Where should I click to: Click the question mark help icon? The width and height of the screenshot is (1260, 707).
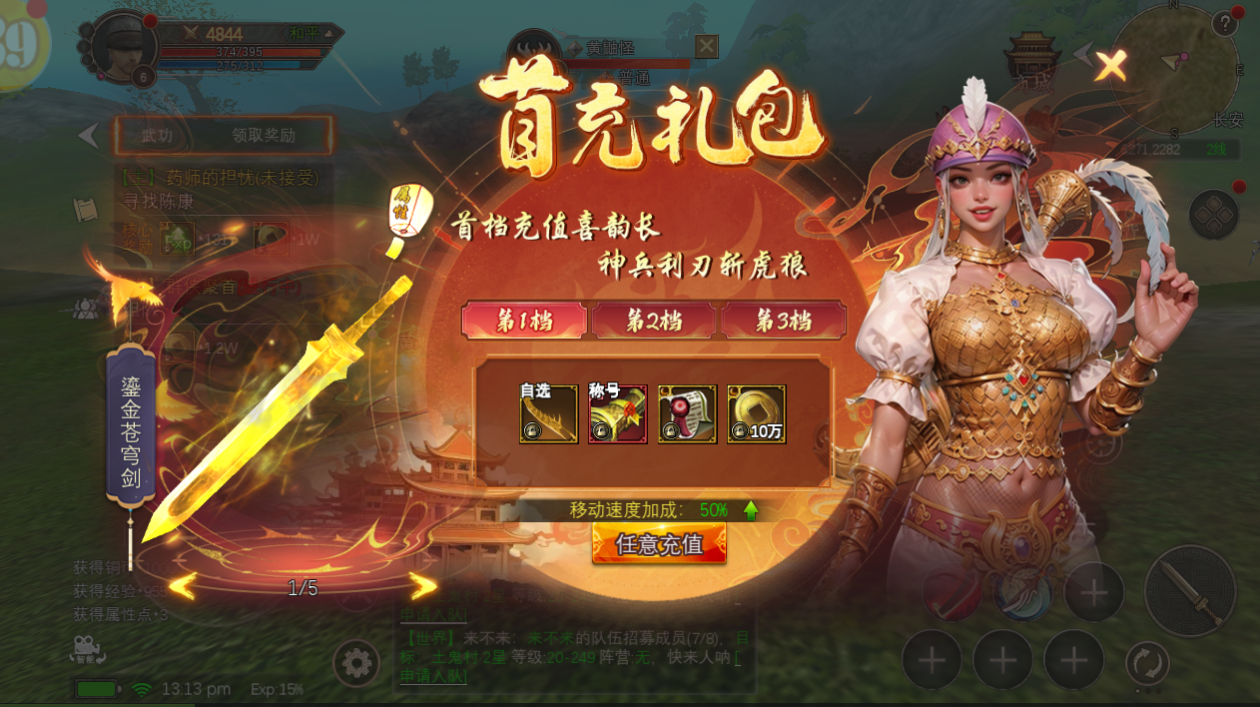click(1224, 24)
